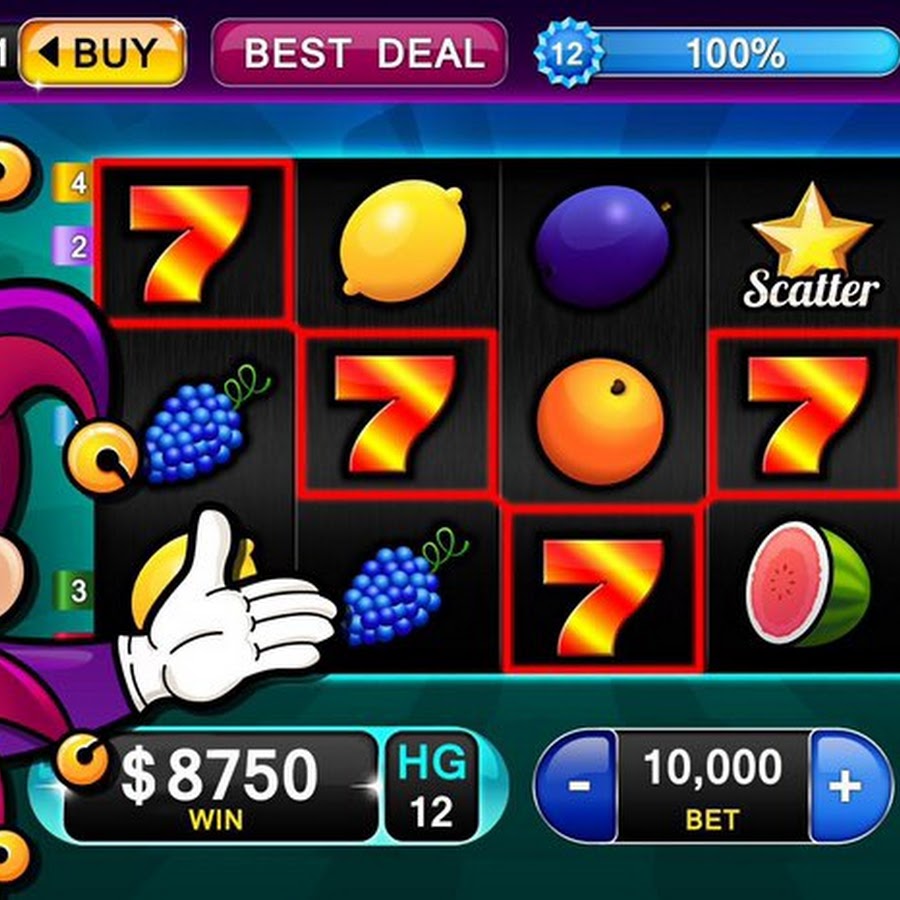Select the purple payline 2 marker
This screenshot has width=900, height=900.
coord(76,243)
